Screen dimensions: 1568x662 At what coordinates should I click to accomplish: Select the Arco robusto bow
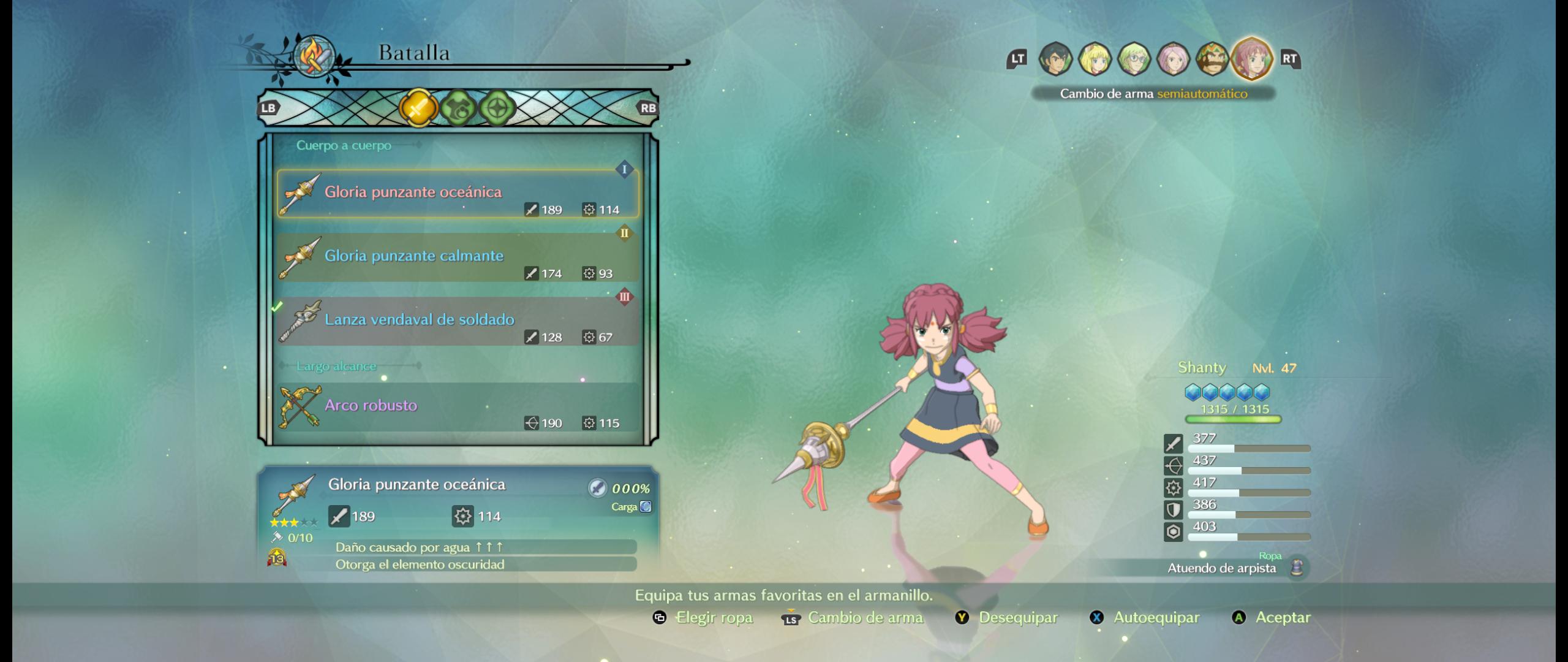pyautogui.click(x=458, y=407)
